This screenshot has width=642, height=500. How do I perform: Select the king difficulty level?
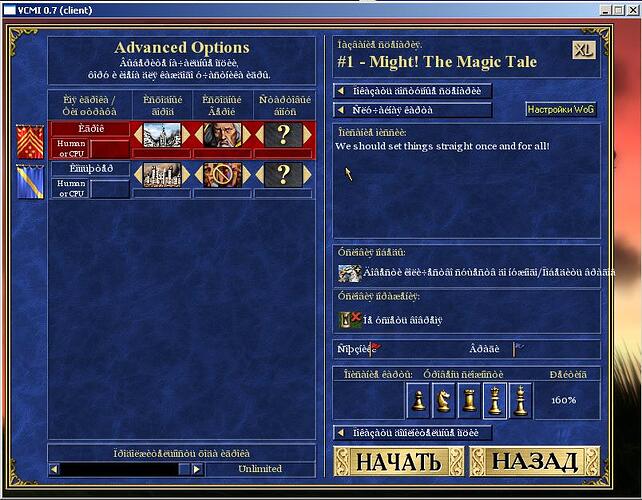[x=520, y=400]
